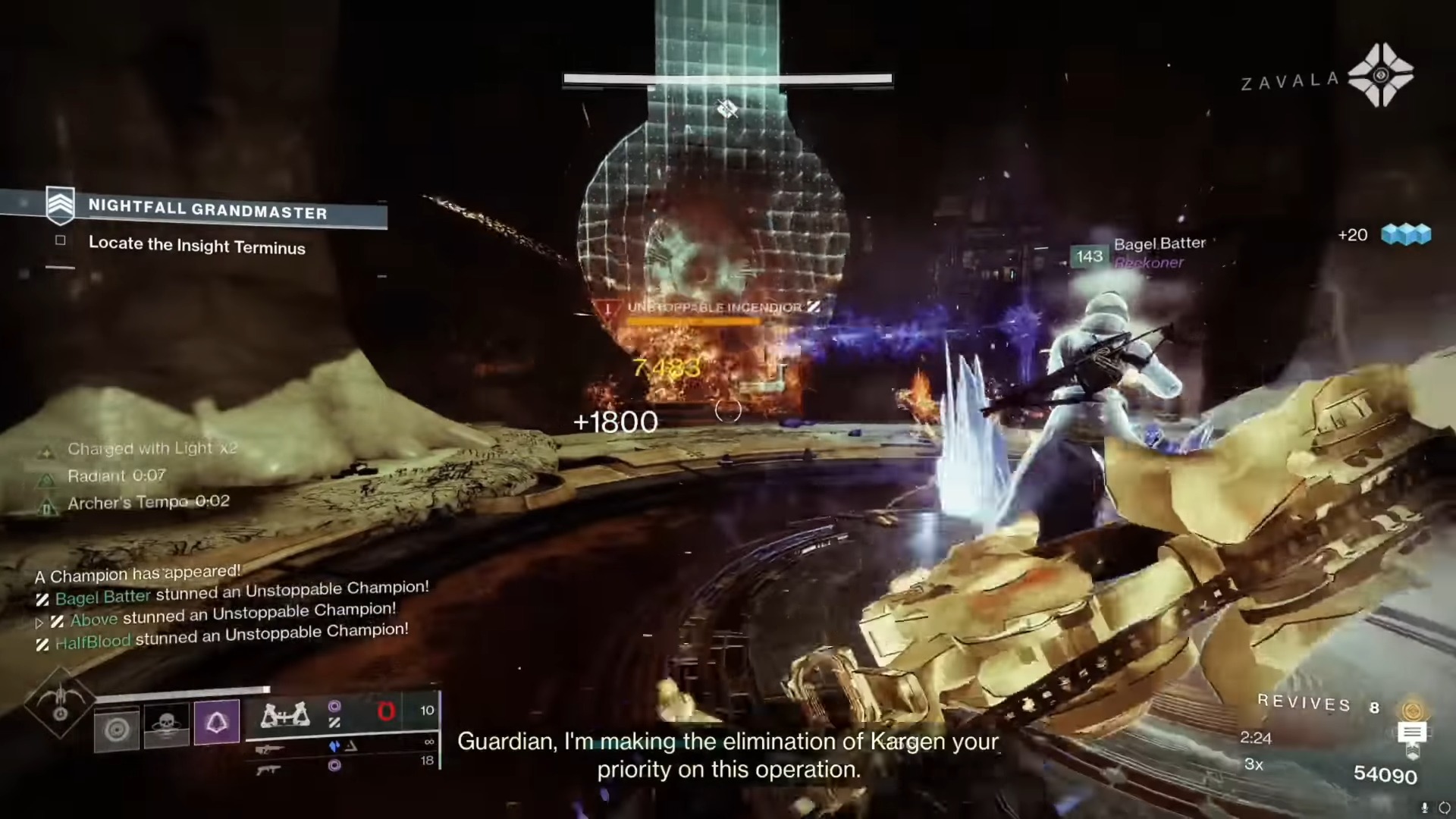
Task: Expand the Nightfall Grandmaster banner chevron
Action: pos(61,206)
